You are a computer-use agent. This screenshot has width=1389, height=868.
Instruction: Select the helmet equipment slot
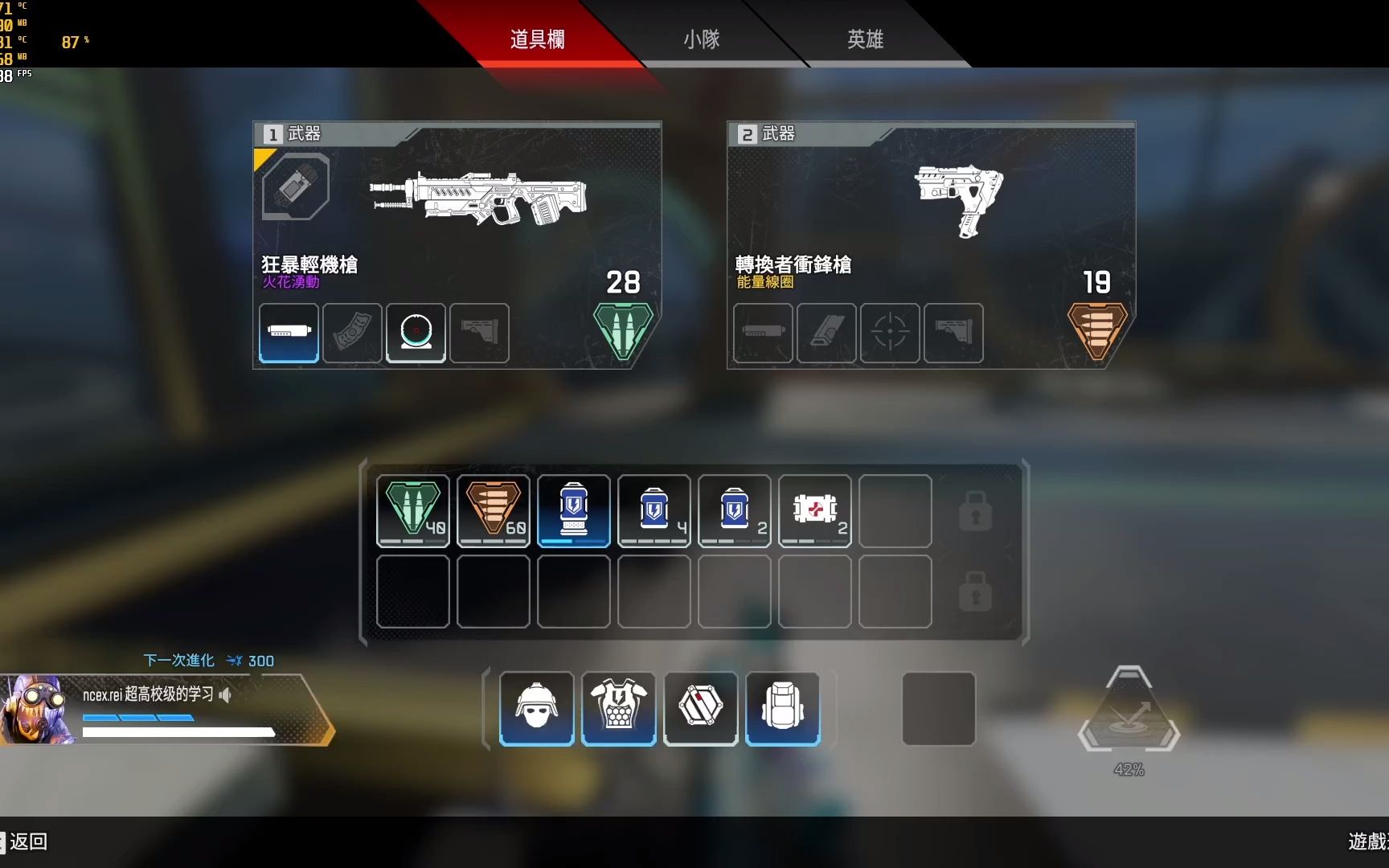(x=536, y=707)
